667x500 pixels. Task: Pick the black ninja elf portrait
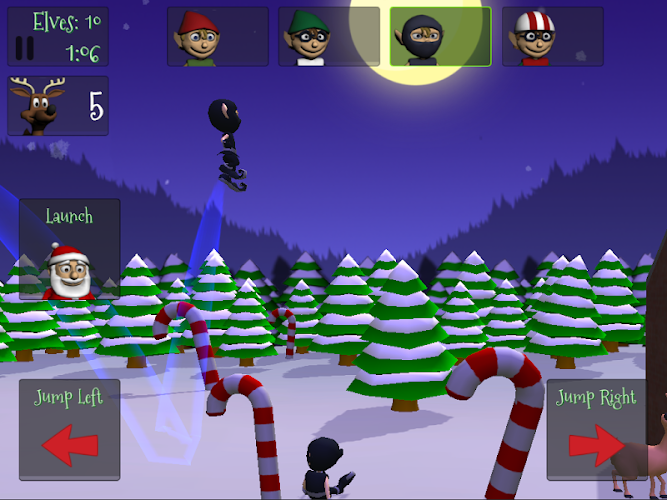pos(440,37)
